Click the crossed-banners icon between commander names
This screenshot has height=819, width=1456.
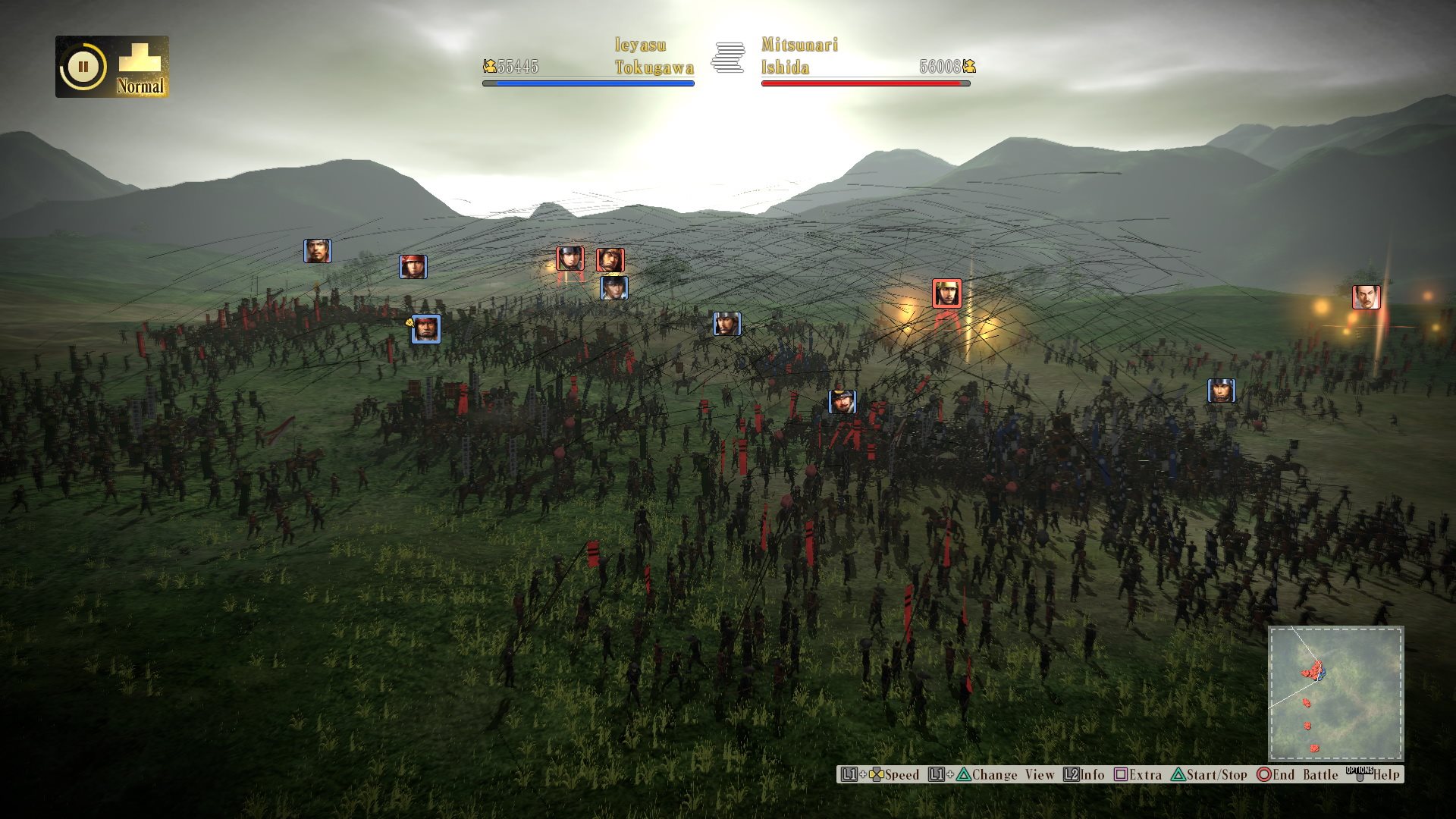click(728, 58)
